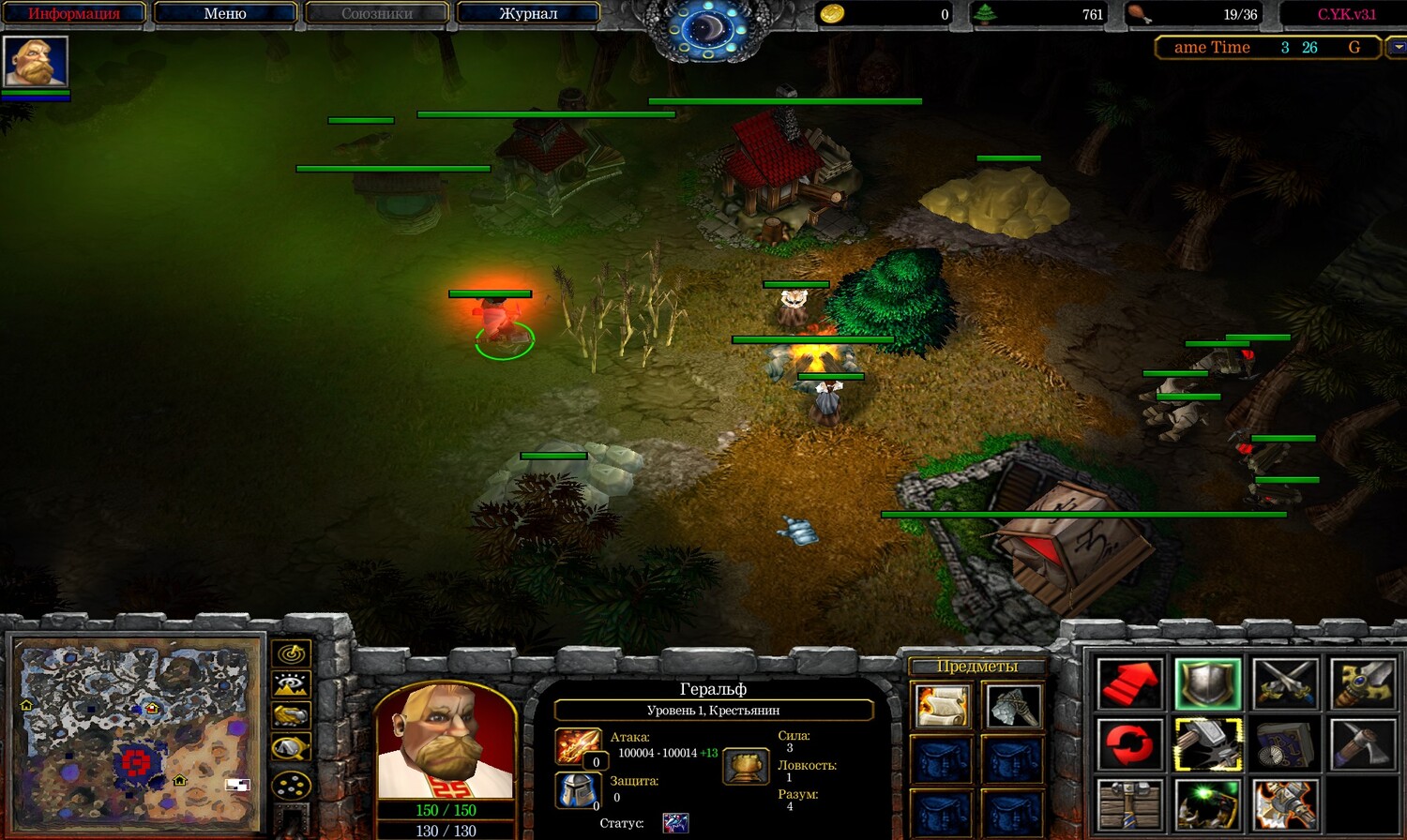Click Геральф's unit portrait
Viewport: 1407px width, 840px height.
(446, 742)
